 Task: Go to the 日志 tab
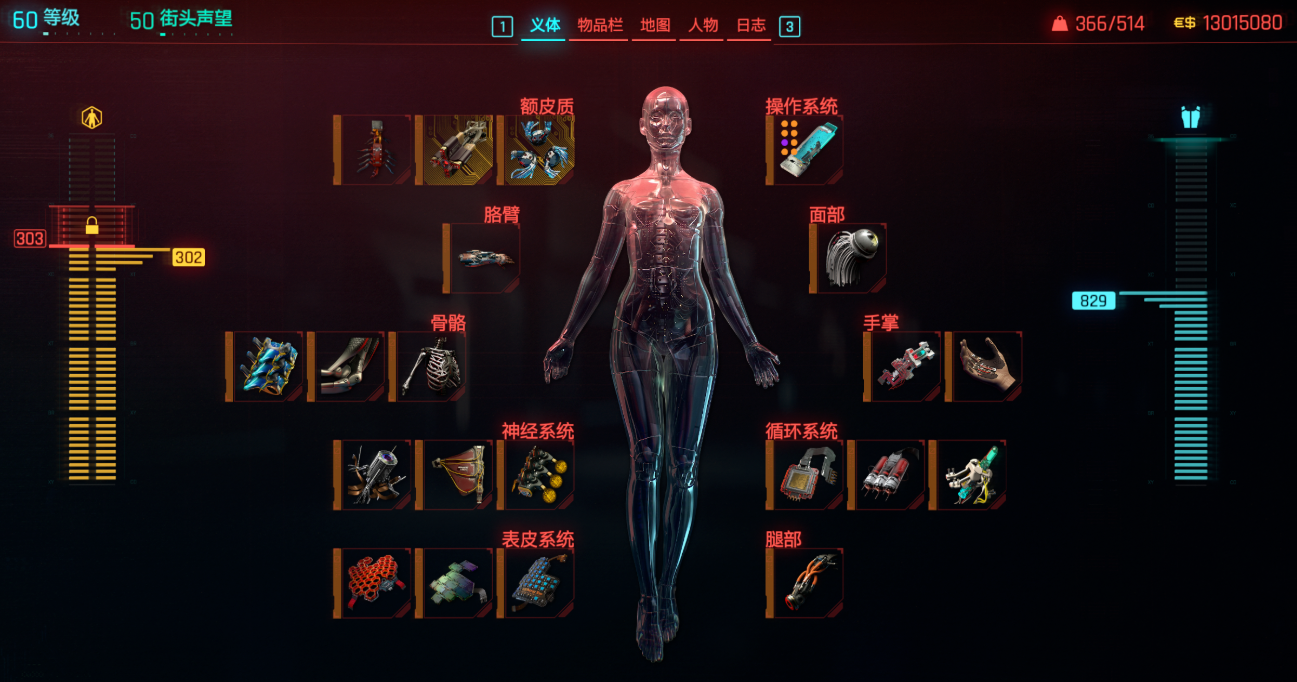tap(751, 26)
